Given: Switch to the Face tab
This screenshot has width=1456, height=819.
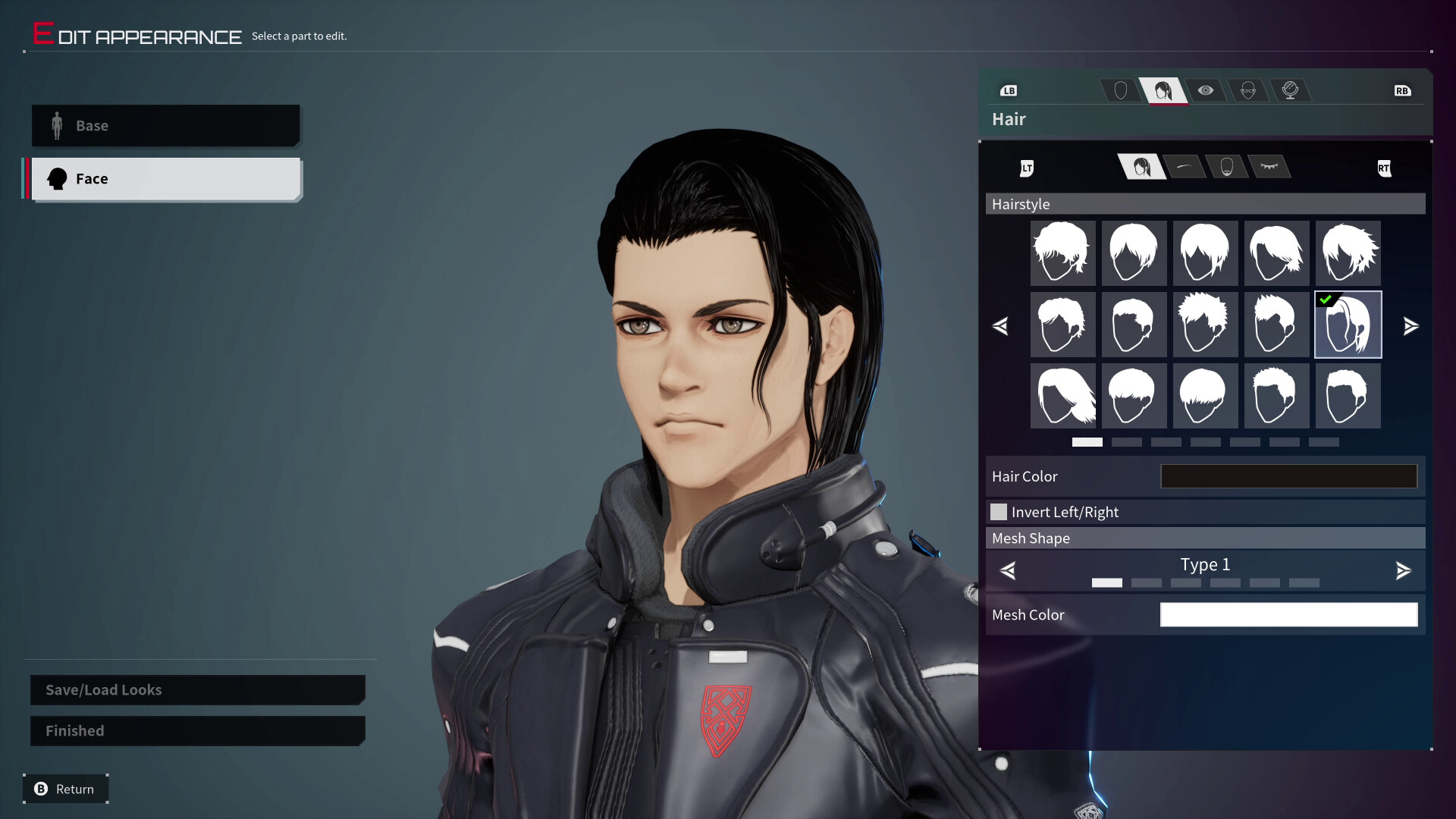Looking at the screenshot, I should click(165, 178).
